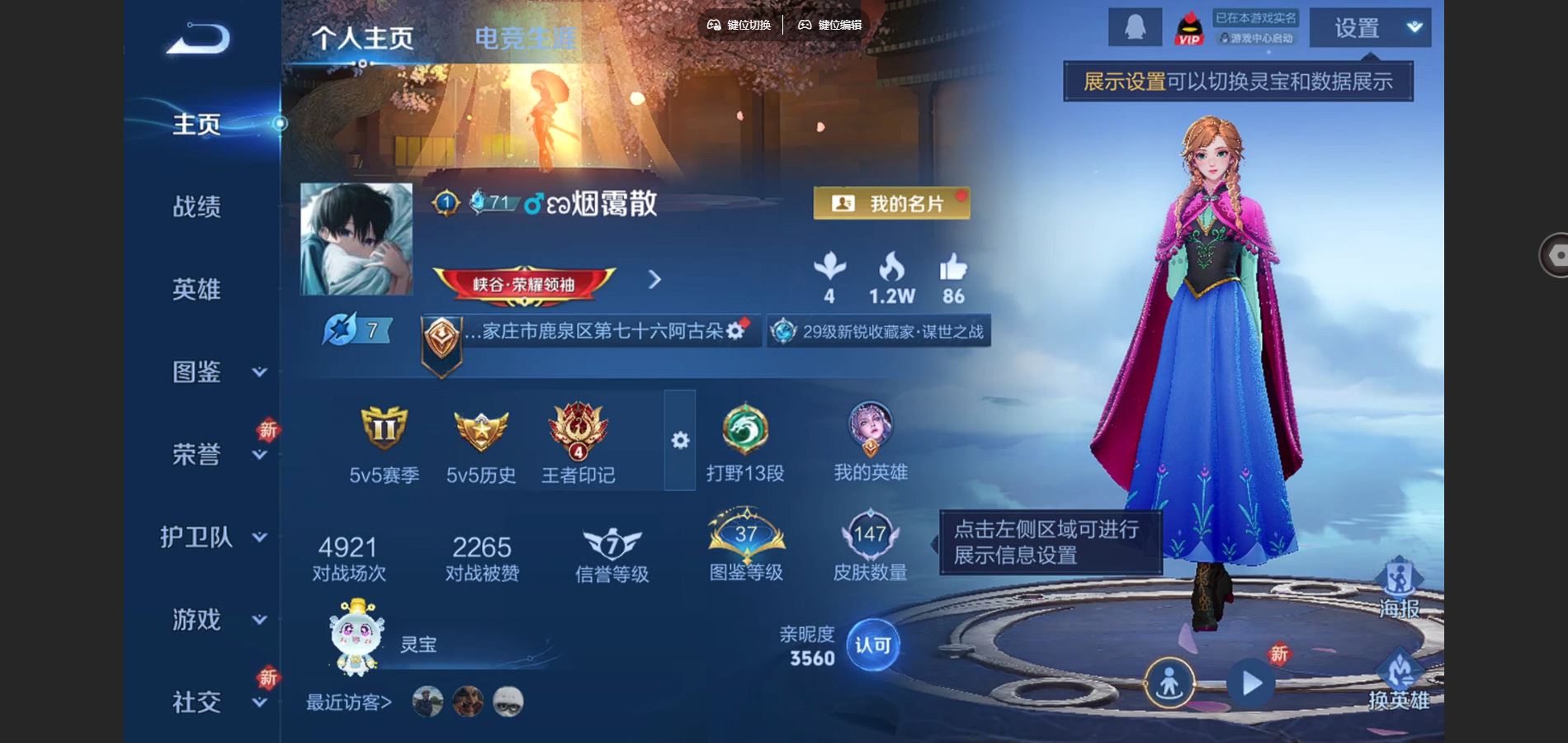1568x743 pixels.
Task: Switch to the 电竞生涯 tab
Action: pyautogui.click(x=526, y=38)
